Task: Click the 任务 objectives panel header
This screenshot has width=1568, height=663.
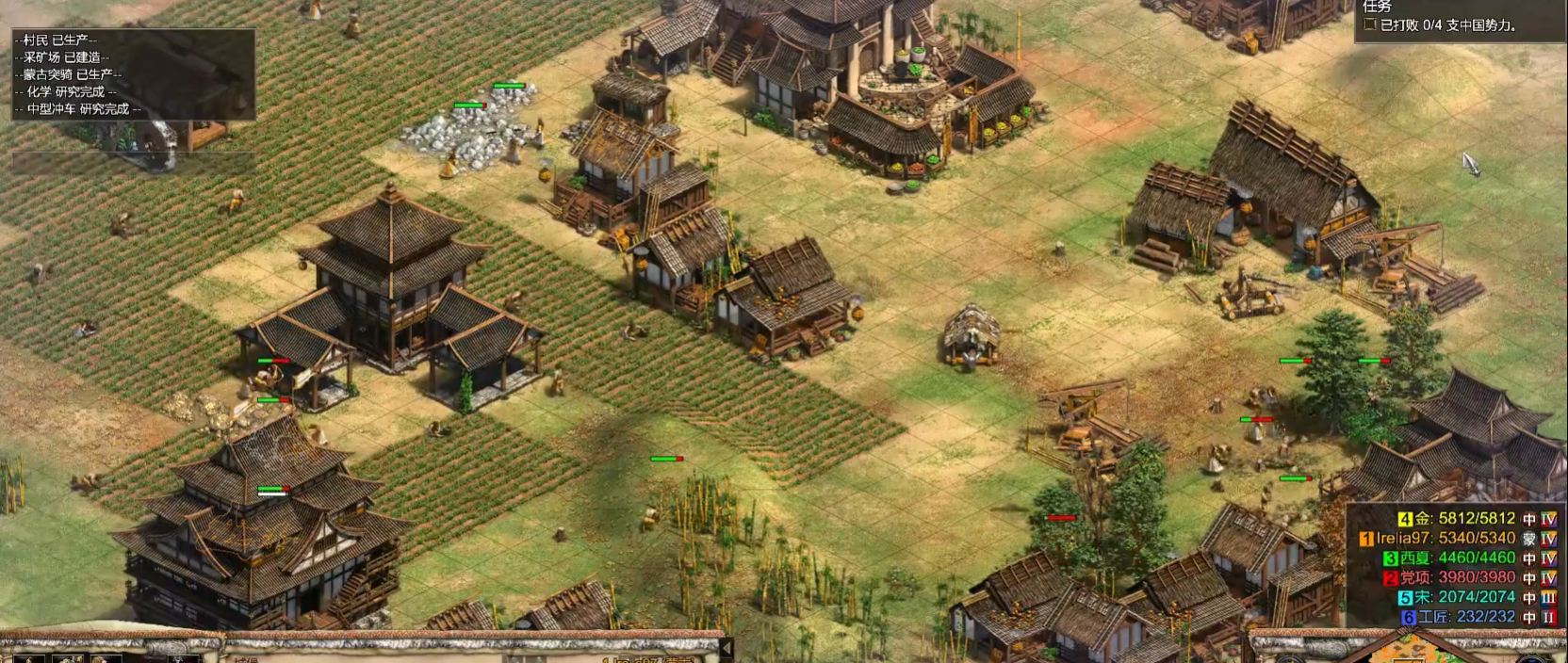Action: click(x=1378, y=7)
